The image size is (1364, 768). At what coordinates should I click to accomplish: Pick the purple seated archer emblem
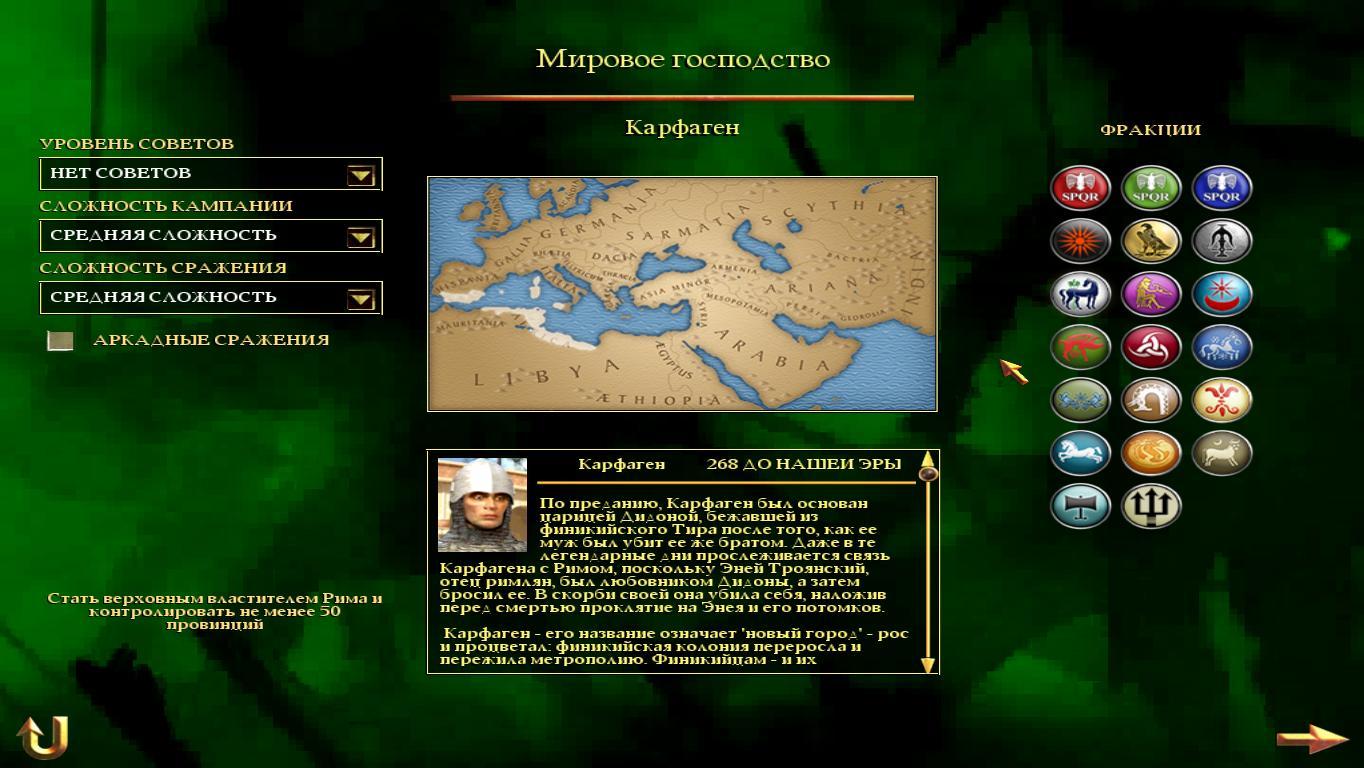pyautogui.click(x=1151, y=294)
